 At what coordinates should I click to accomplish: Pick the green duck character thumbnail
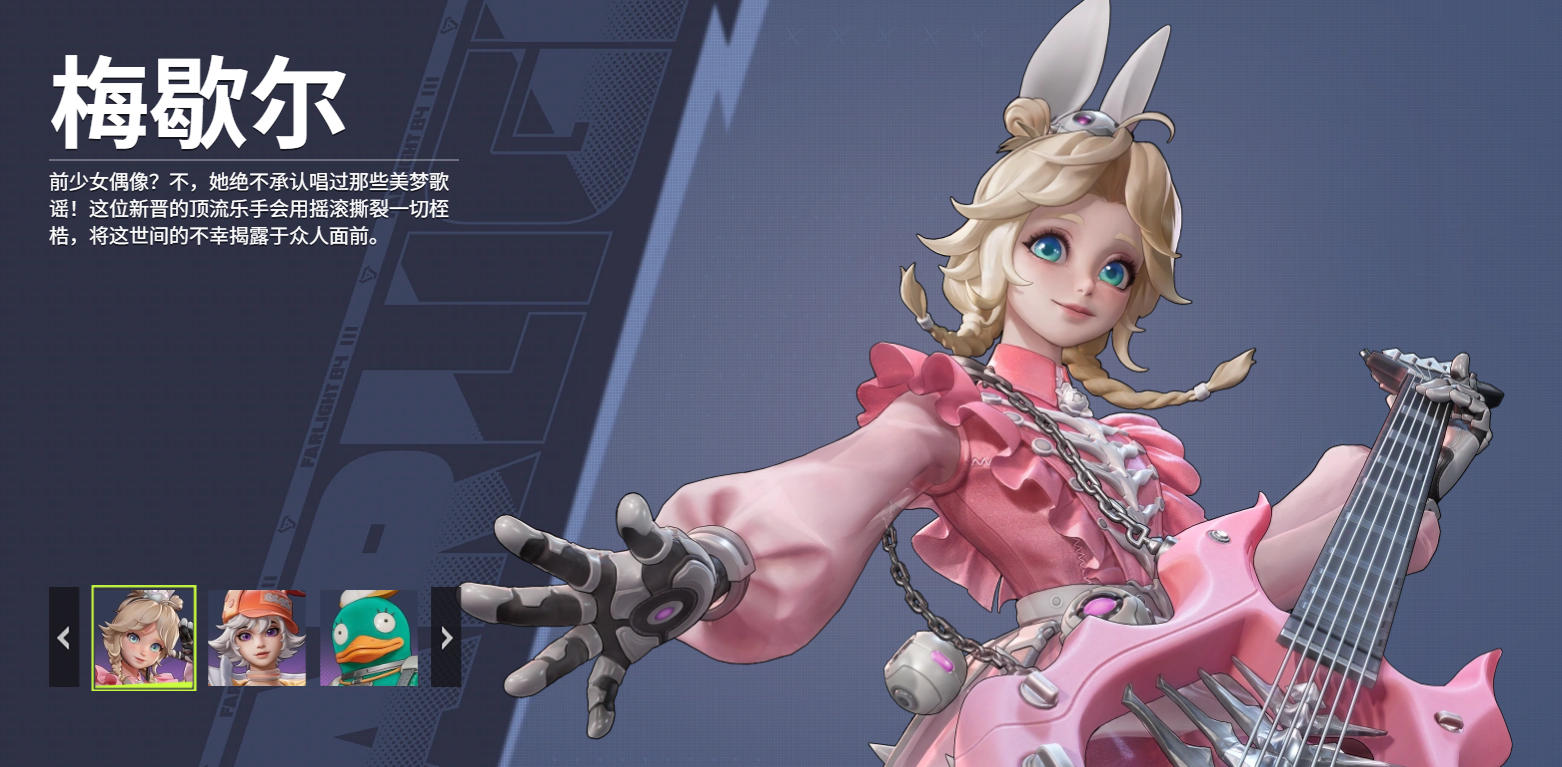pyautogui.click(x=369, y=638)
